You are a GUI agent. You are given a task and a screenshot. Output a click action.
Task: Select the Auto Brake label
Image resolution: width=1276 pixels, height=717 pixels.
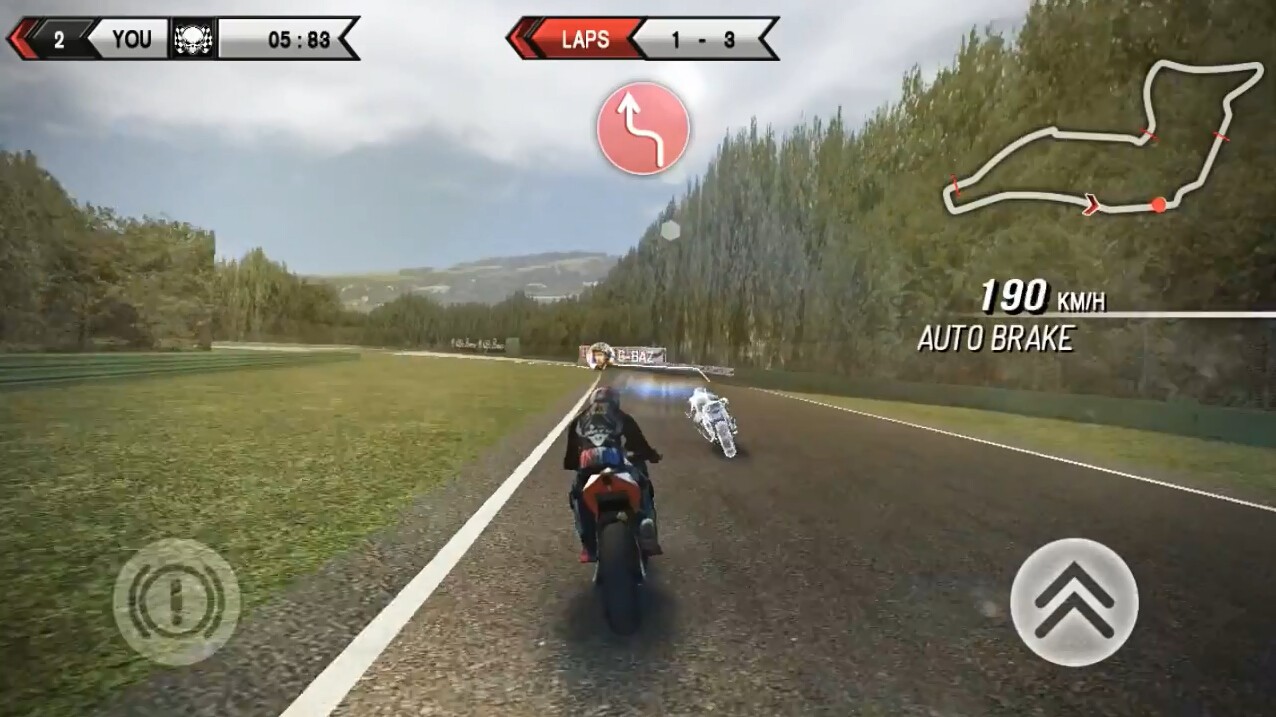point(995,339)
